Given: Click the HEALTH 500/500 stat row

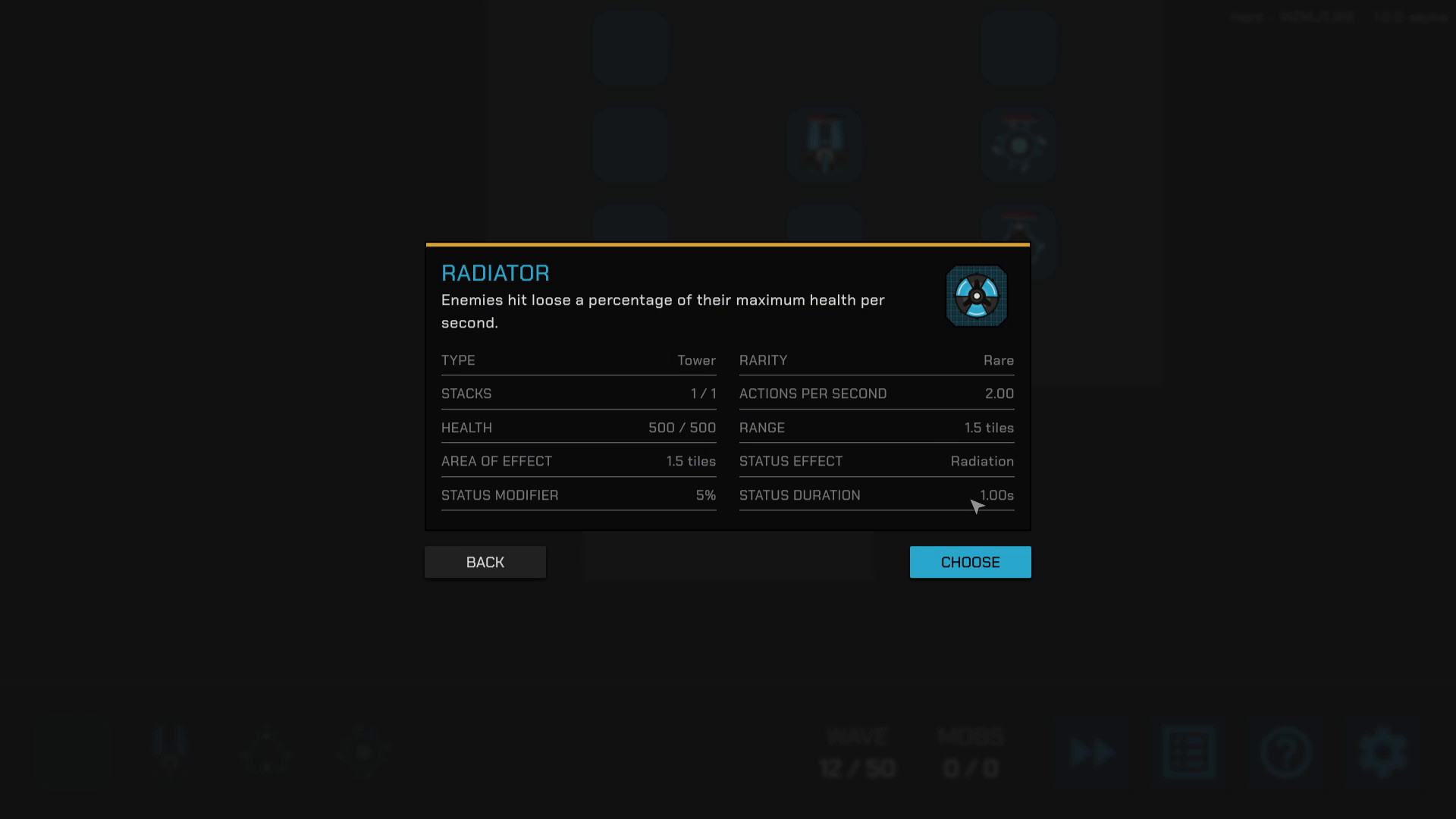Looking at the screenshot, I should (578, 428).
